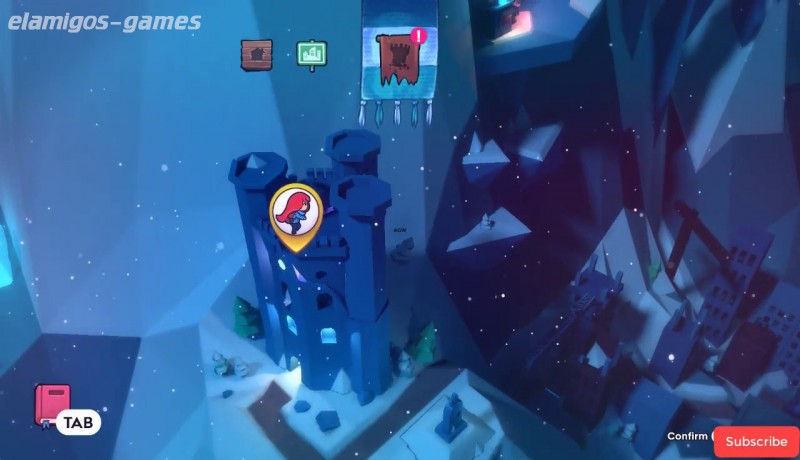
Task: Click the red Subscribe button
Action: pos(756,441)
